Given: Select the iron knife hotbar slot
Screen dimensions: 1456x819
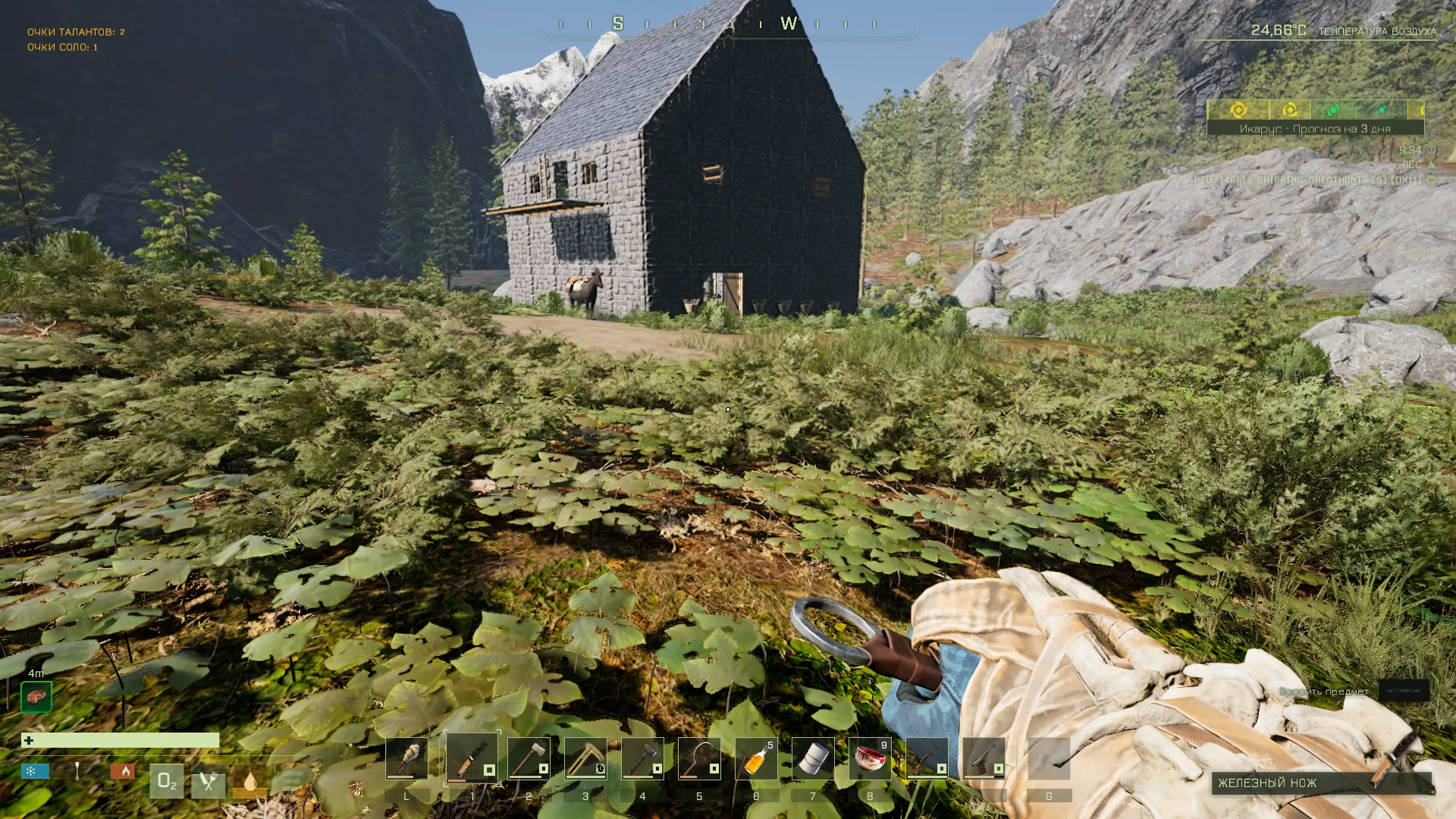Looking at the screenshot, I should click(x=472, y=758).
